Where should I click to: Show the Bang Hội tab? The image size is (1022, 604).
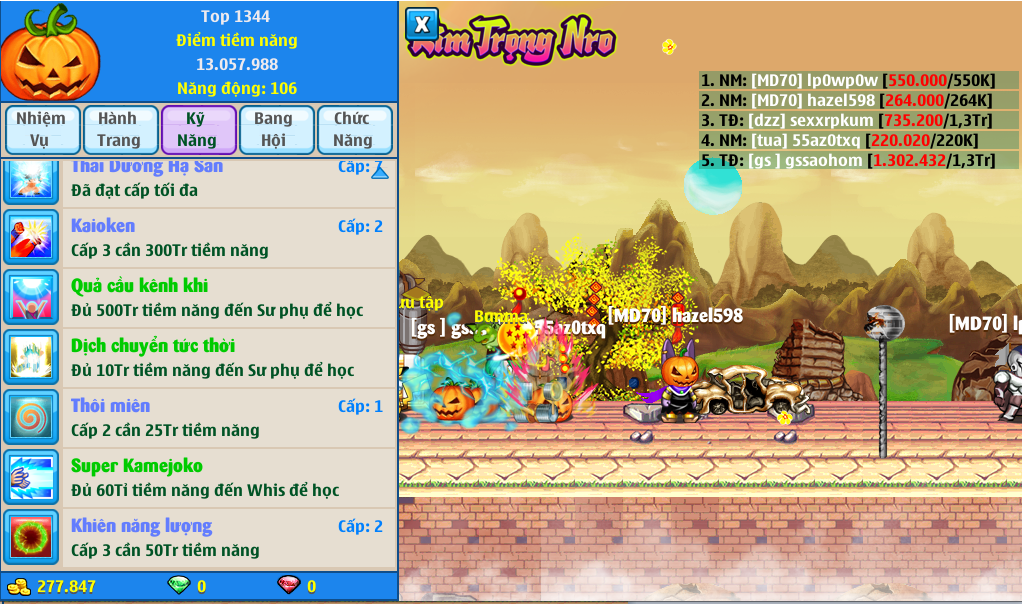pos(276,130)
